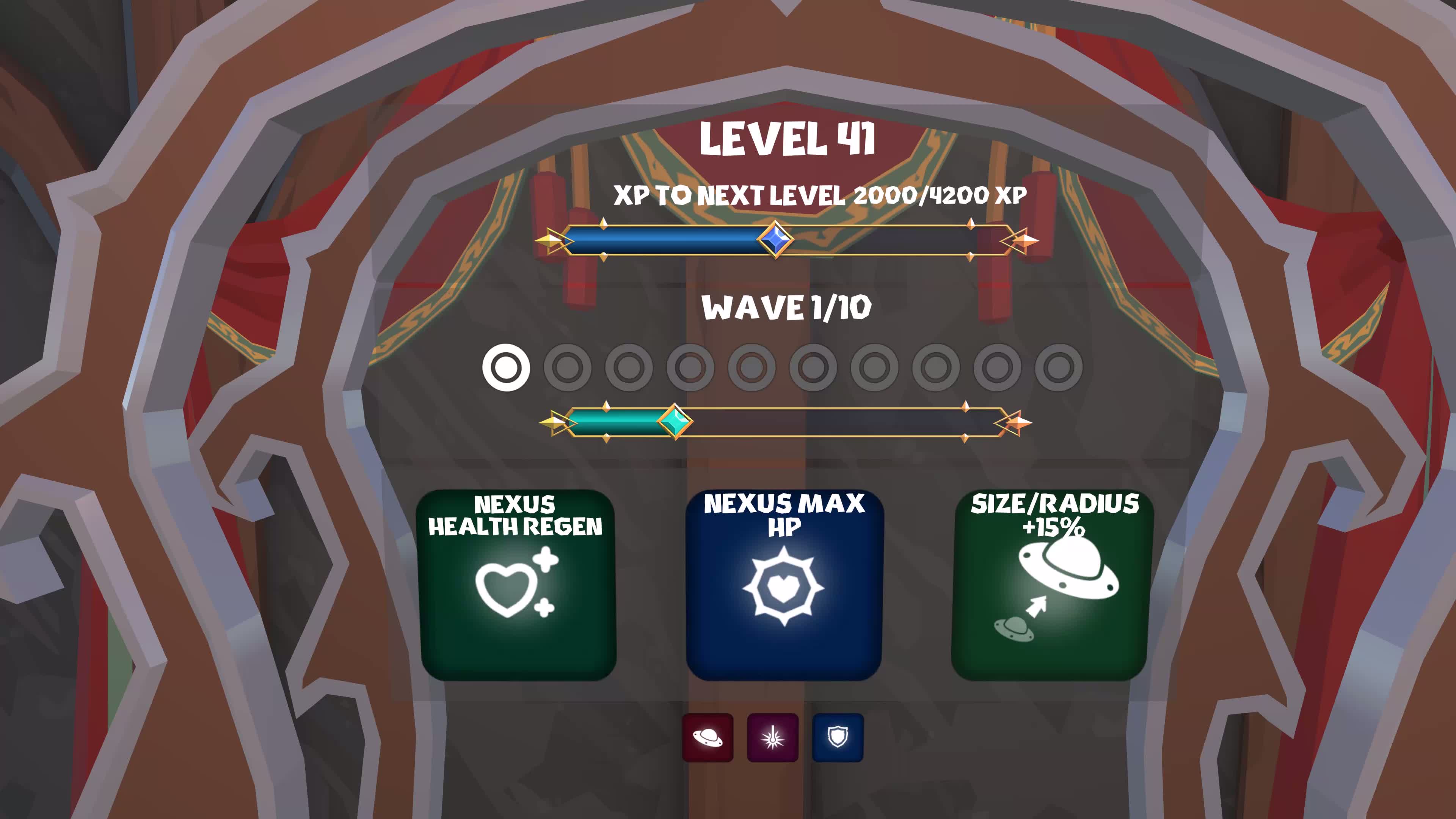
Task: Select the Nexus Max HP upgrade card
Action: 783,585
